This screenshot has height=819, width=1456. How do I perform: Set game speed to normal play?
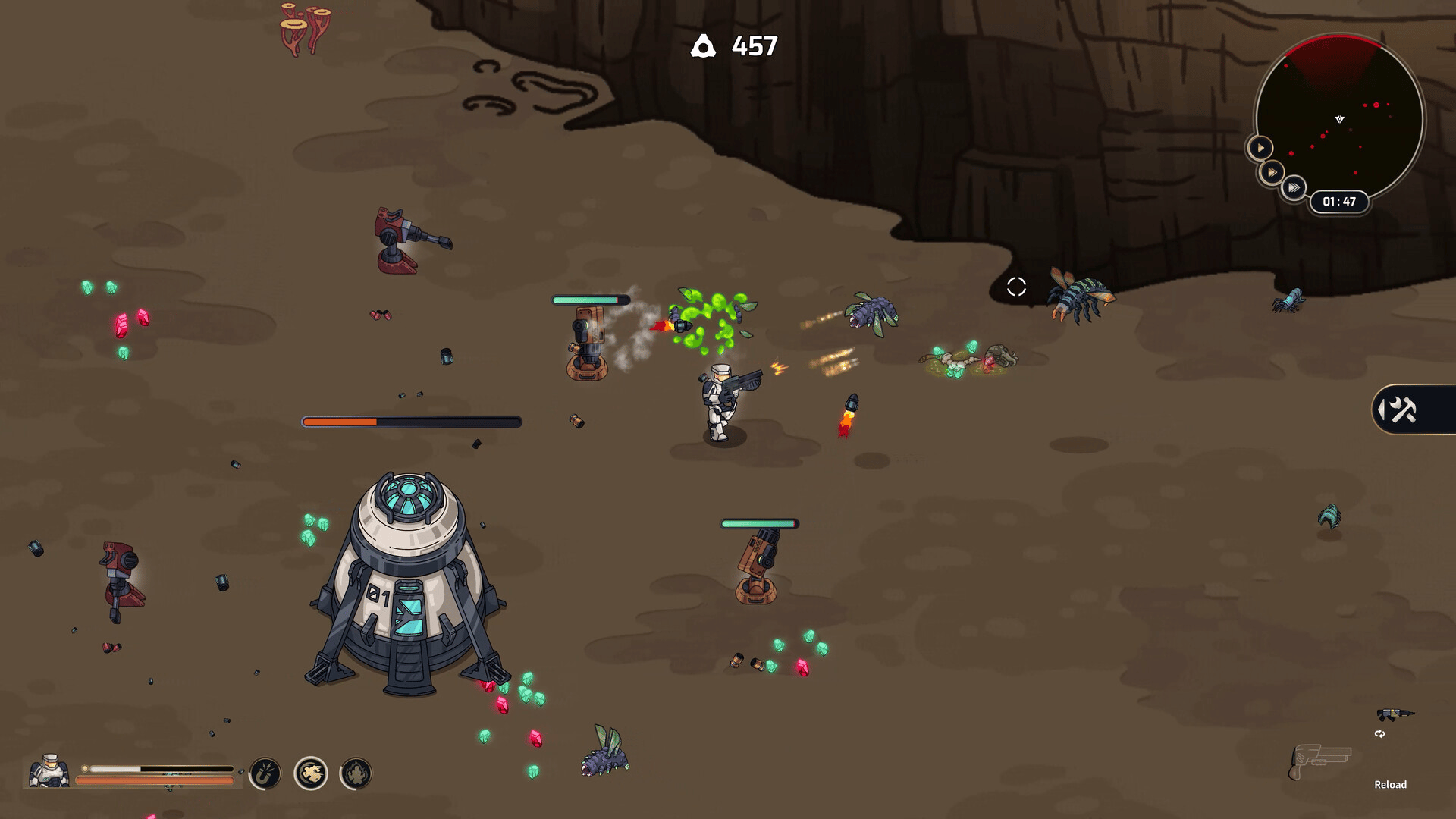[x=1260, y=147]
